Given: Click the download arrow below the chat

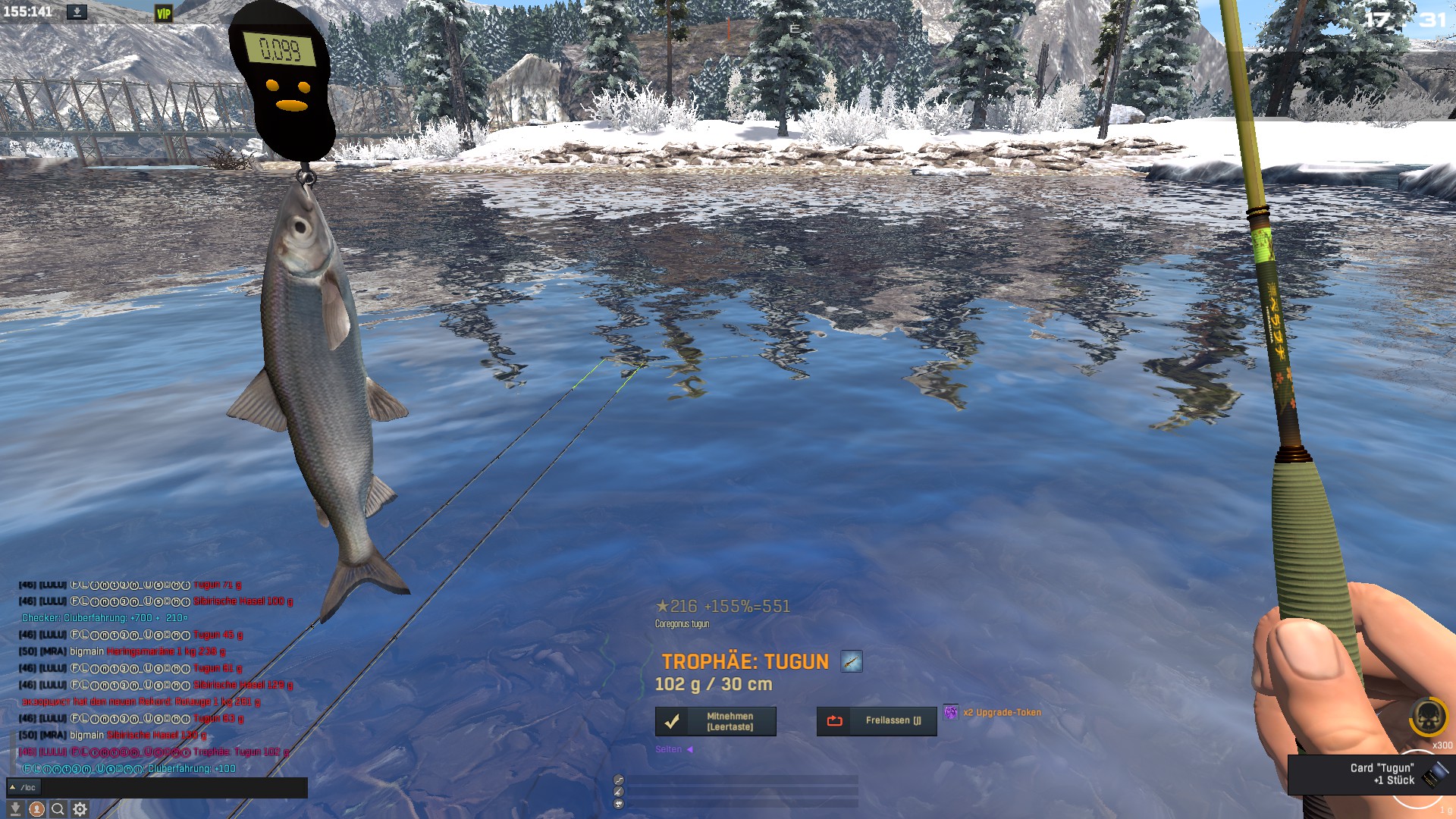Looking at the screenshot, I should click(15, 809).
